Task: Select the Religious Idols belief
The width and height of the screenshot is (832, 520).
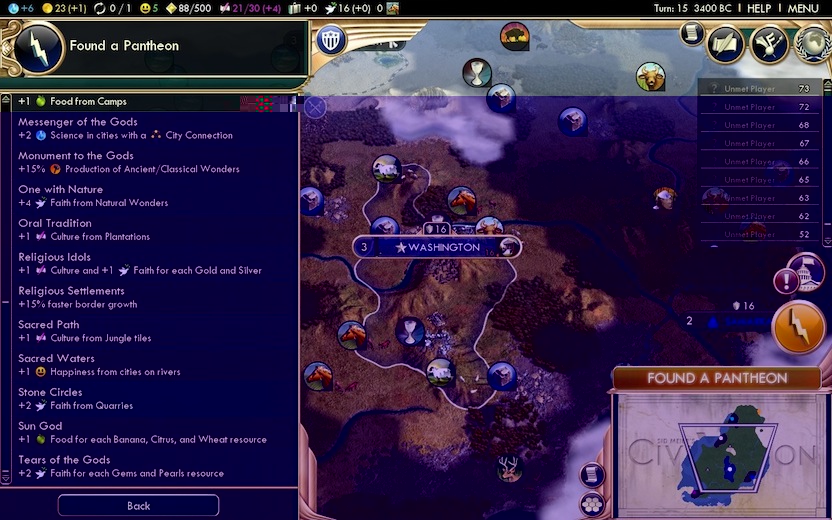Action: [150, 264]
